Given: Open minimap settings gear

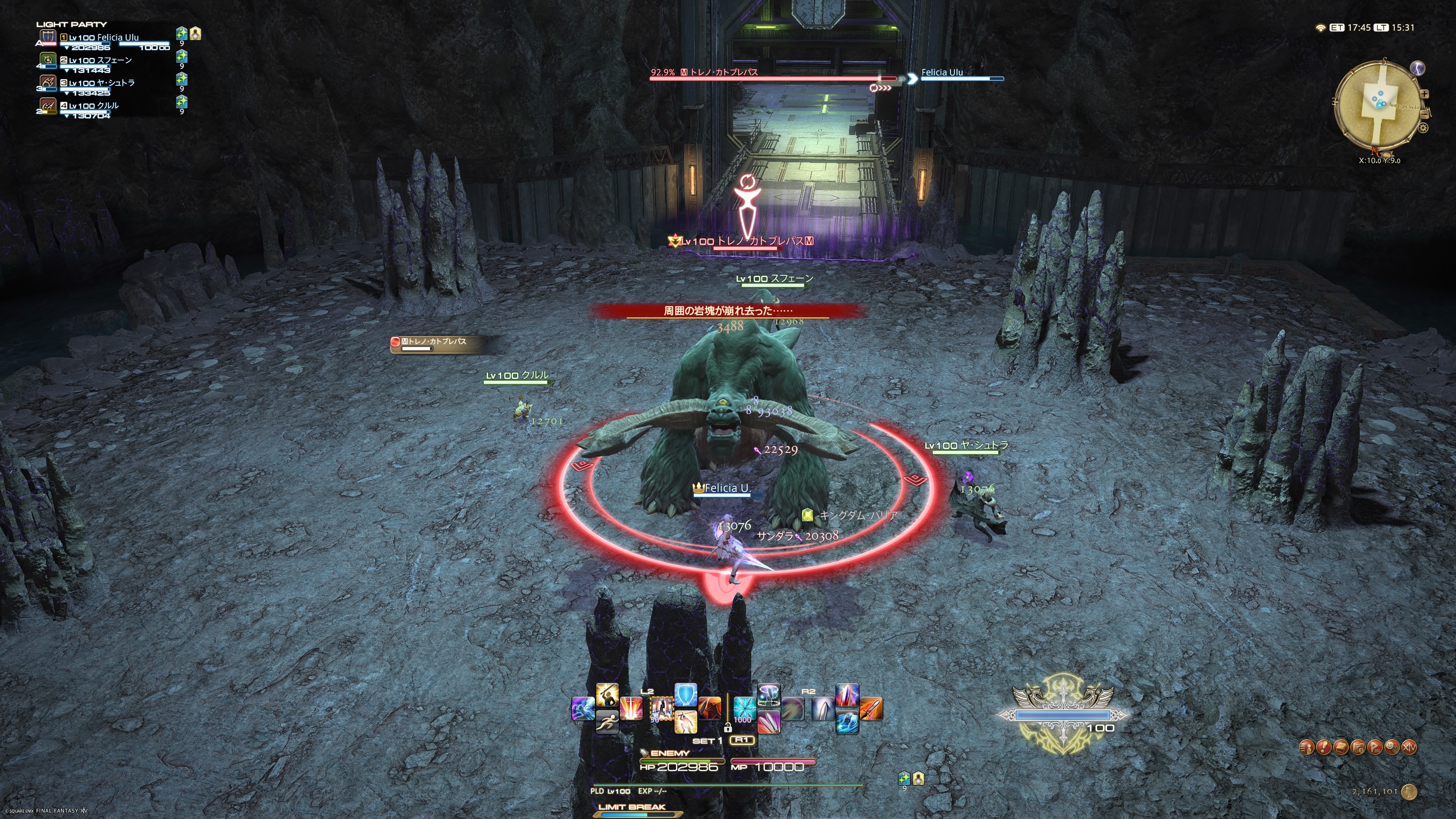Looking at the screenshot, I should 1423,128.
